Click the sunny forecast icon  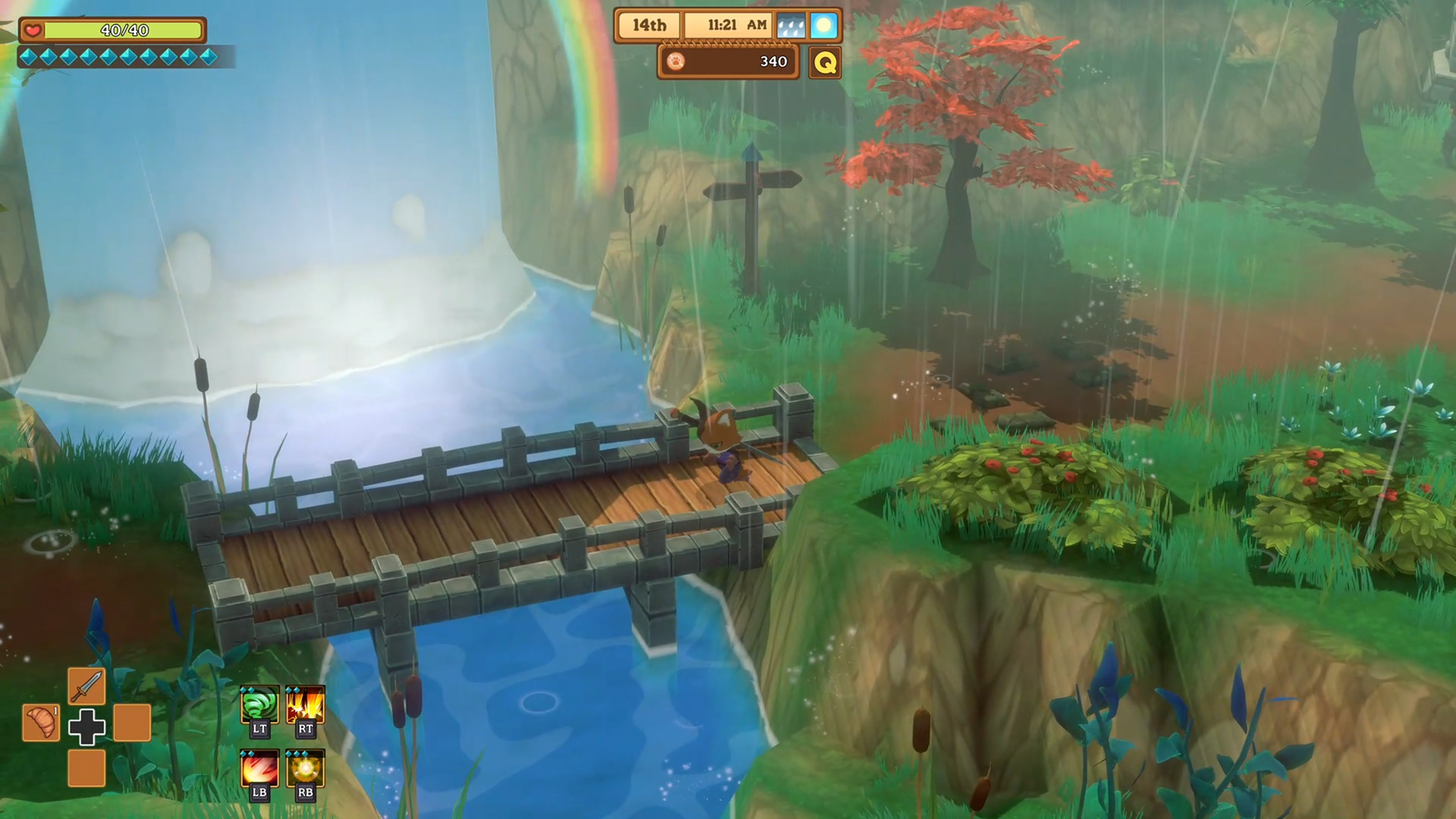(823, 26)
